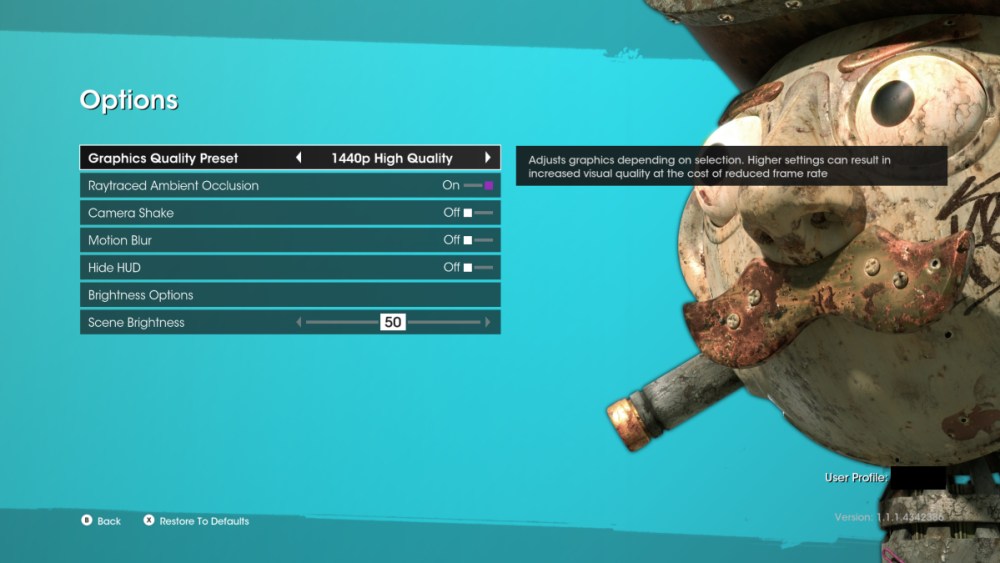Turn on Camera Shake toggle
Image resolution: width=1000 pixels, height=563 pixels.
click(478, 213)
